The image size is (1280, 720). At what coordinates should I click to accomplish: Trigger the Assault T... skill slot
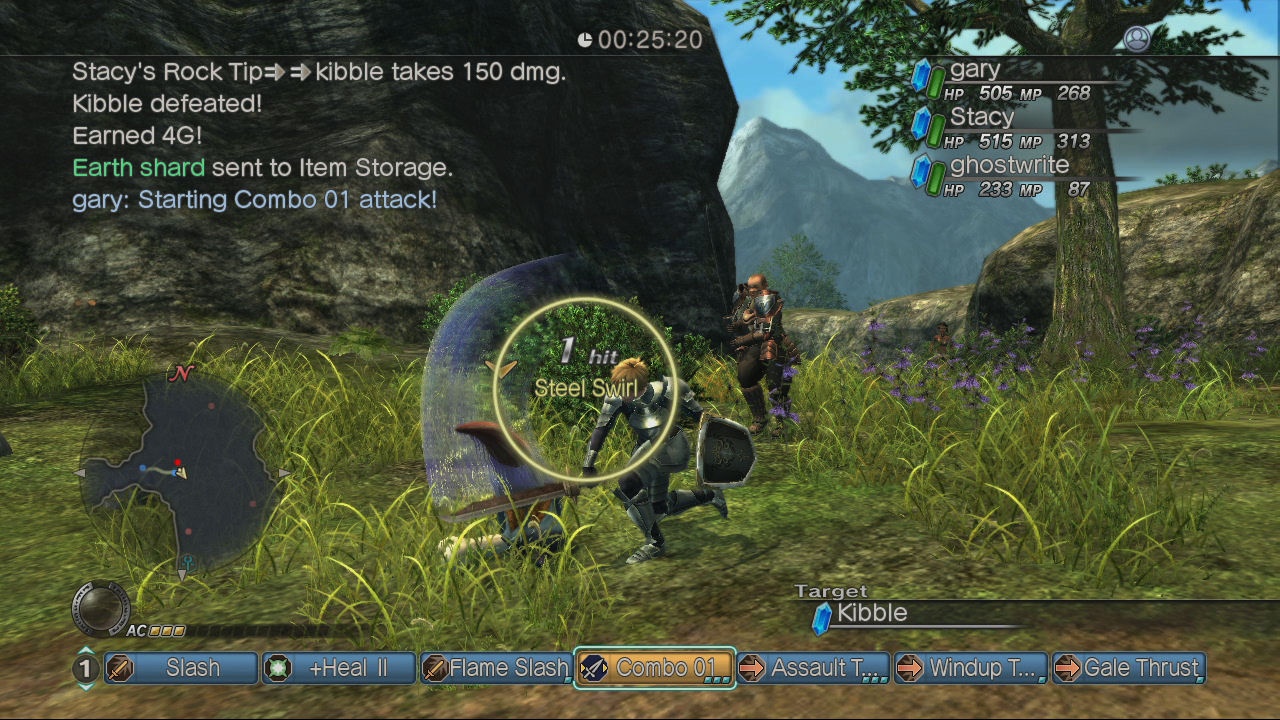(813, 668)
